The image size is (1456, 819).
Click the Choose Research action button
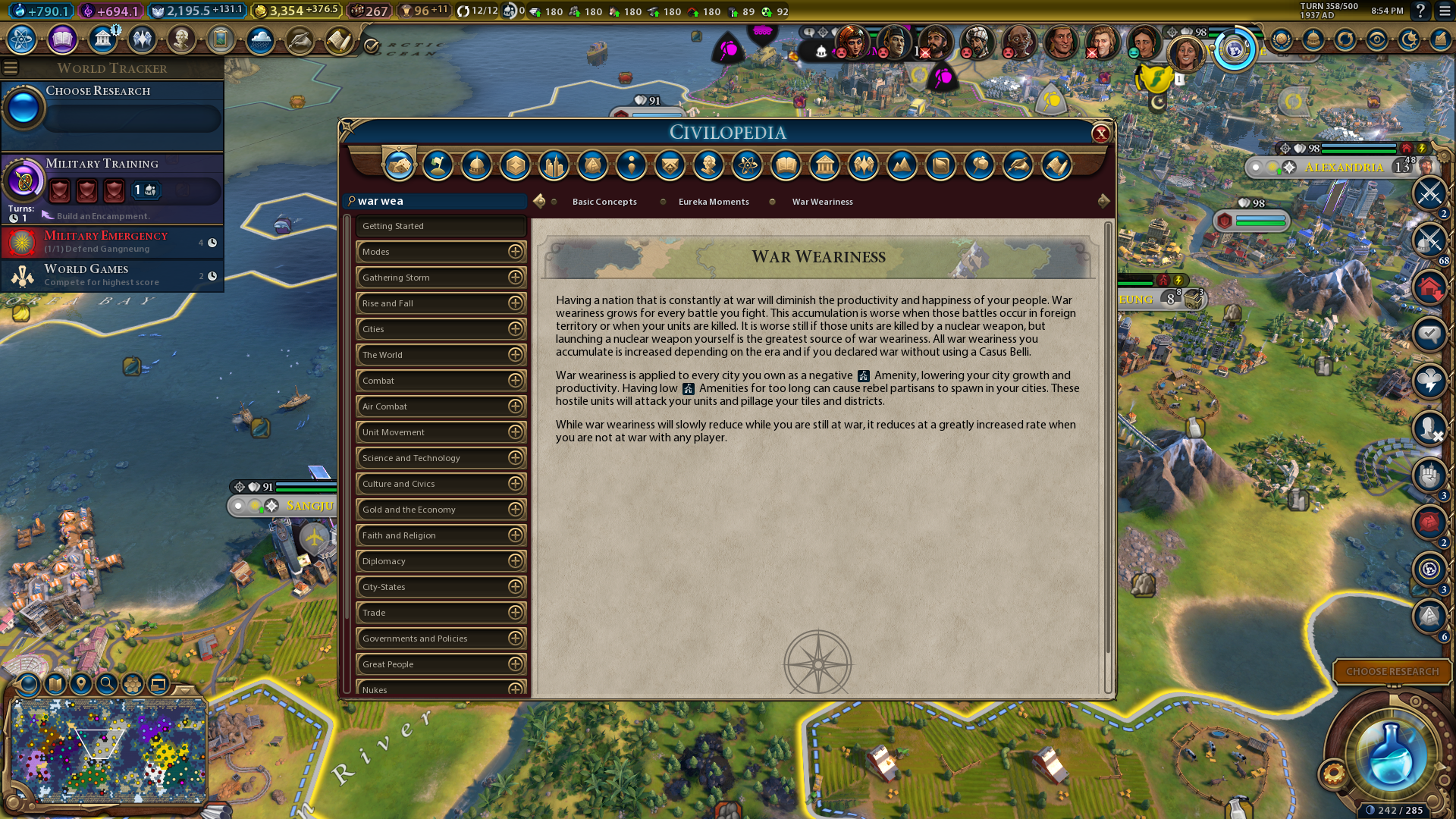pos(1392,671)
